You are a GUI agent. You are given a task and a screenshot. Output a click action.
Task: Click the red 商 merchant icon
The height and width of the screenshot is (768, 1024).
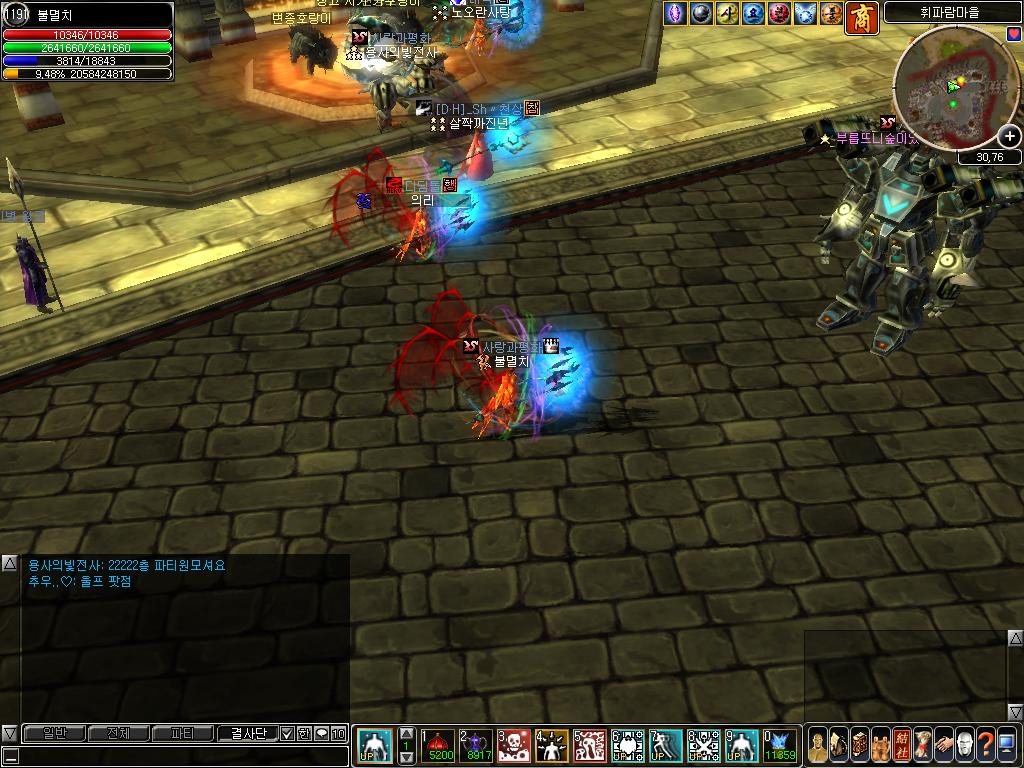point(862,17)
